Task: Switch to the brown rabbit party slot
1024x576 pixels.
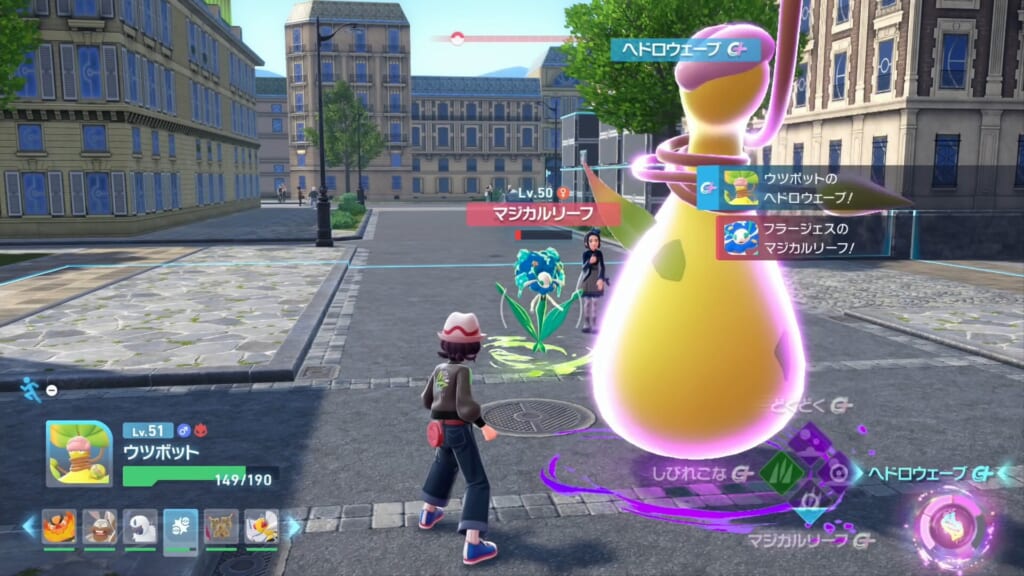Action: click(100, 526)
